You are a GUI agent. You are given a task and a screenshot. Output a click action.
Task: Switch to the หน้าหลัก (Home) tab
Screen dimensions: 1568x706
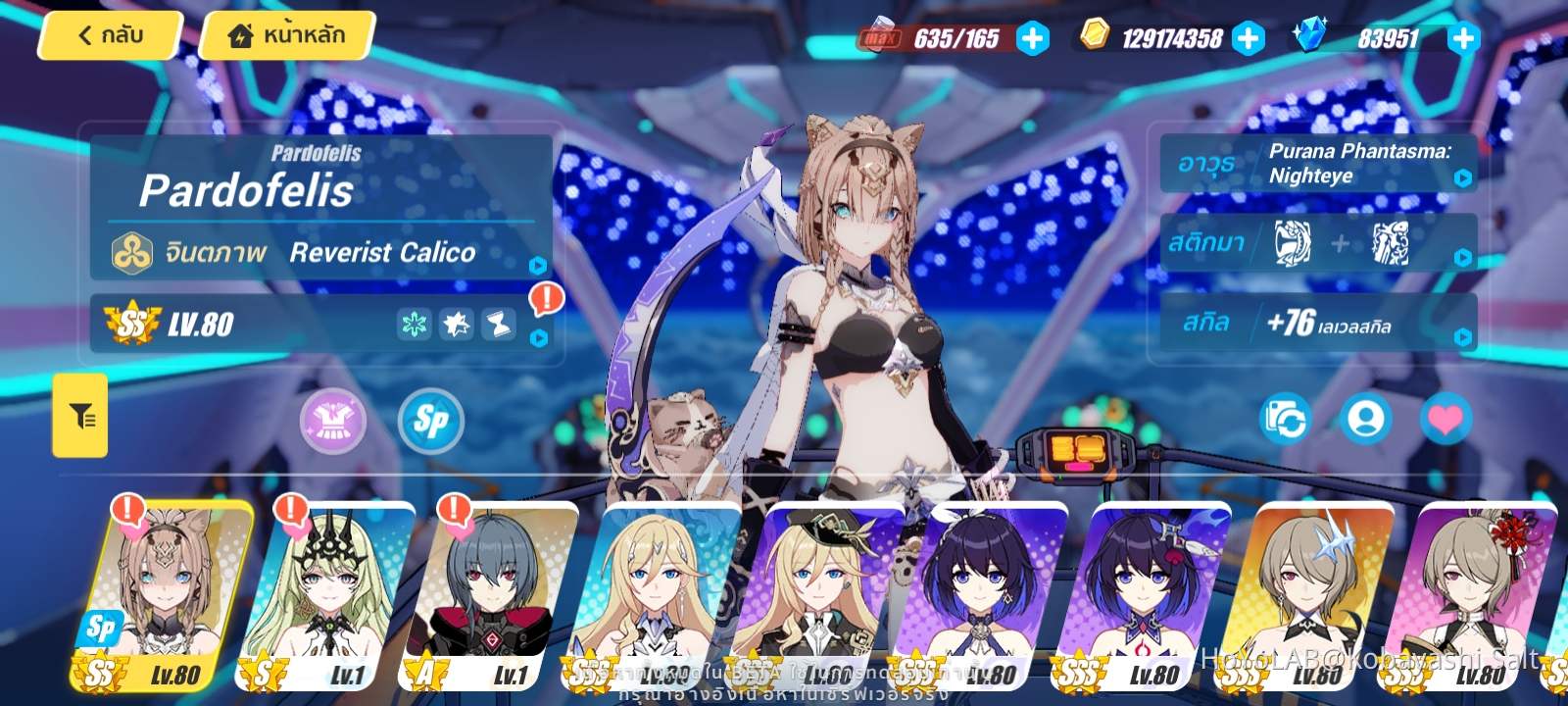[284, 34]
